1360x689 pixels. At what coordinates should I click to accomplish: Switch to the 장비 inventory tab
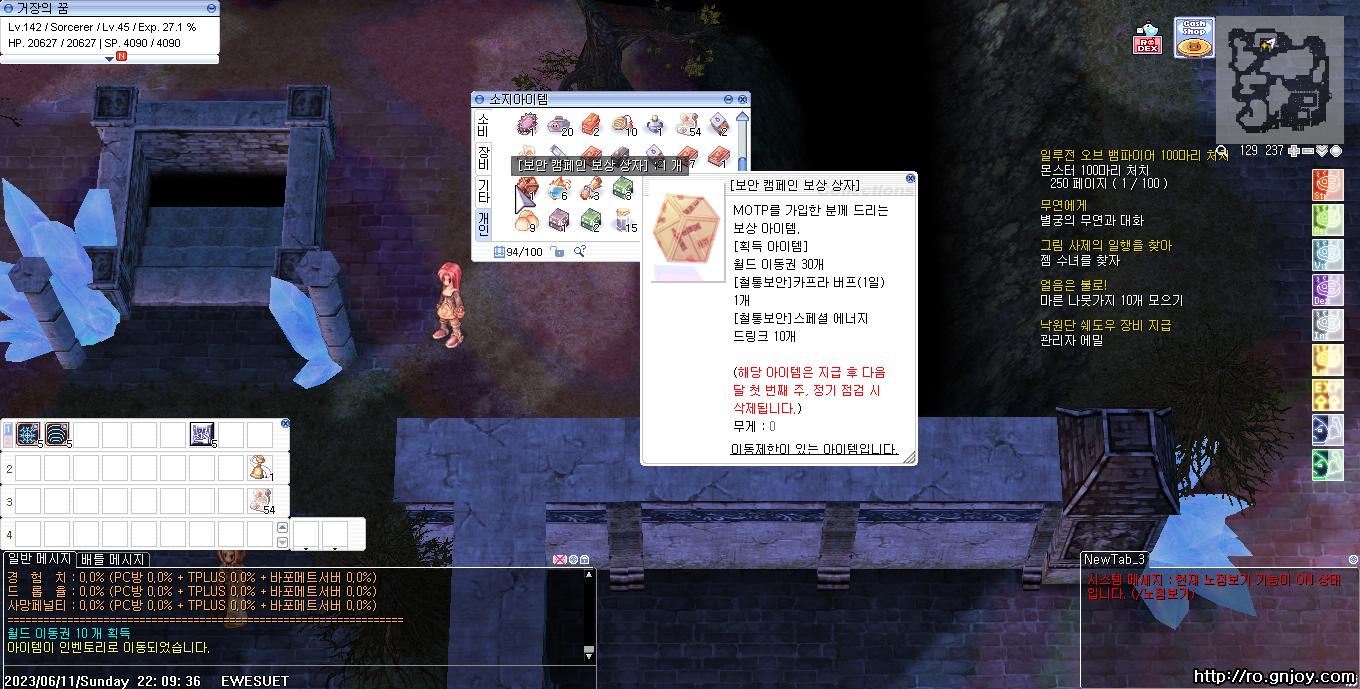[482, 157]
